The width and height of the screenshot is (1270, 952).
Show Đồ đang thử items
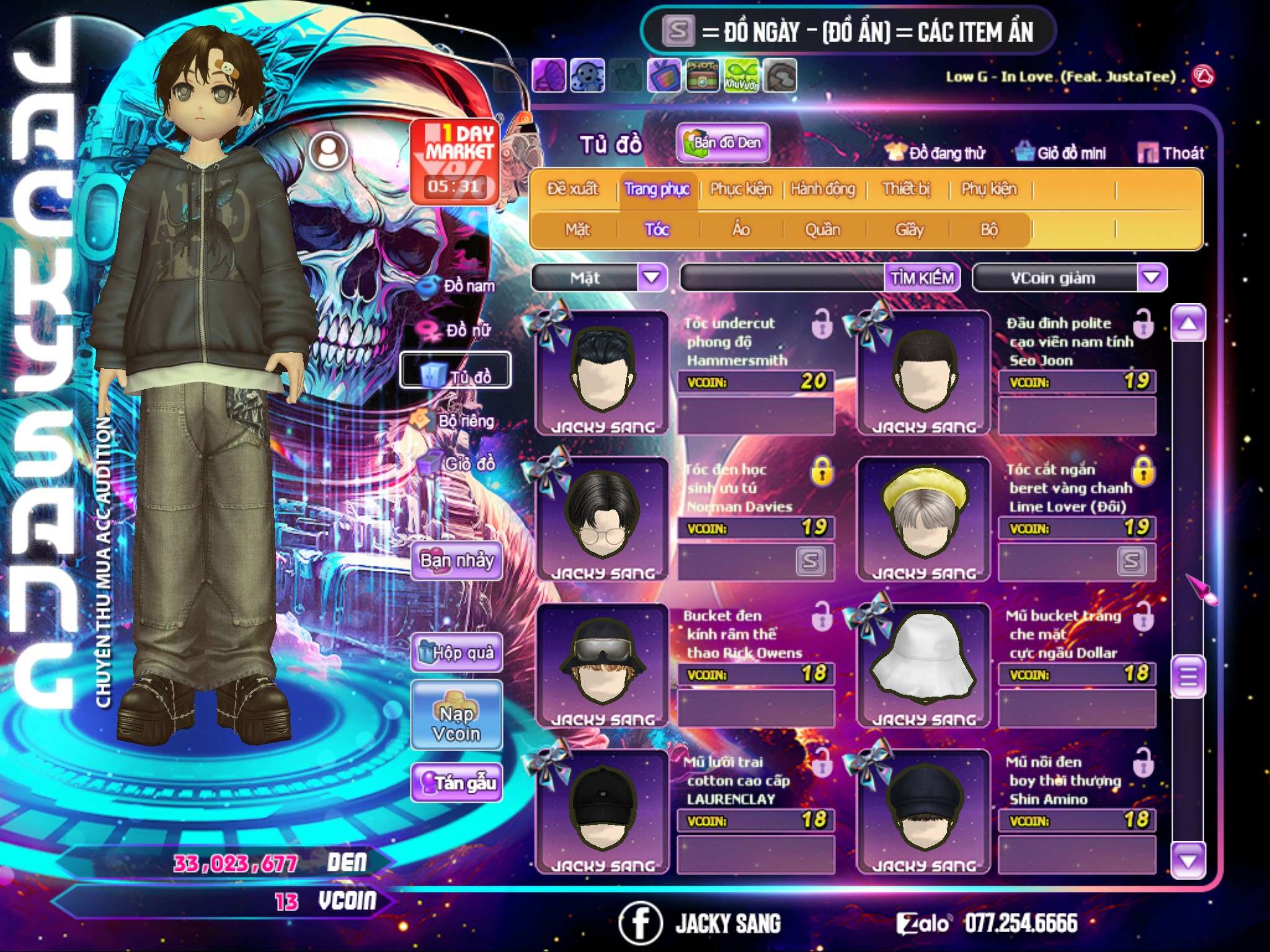click(936, 152)
